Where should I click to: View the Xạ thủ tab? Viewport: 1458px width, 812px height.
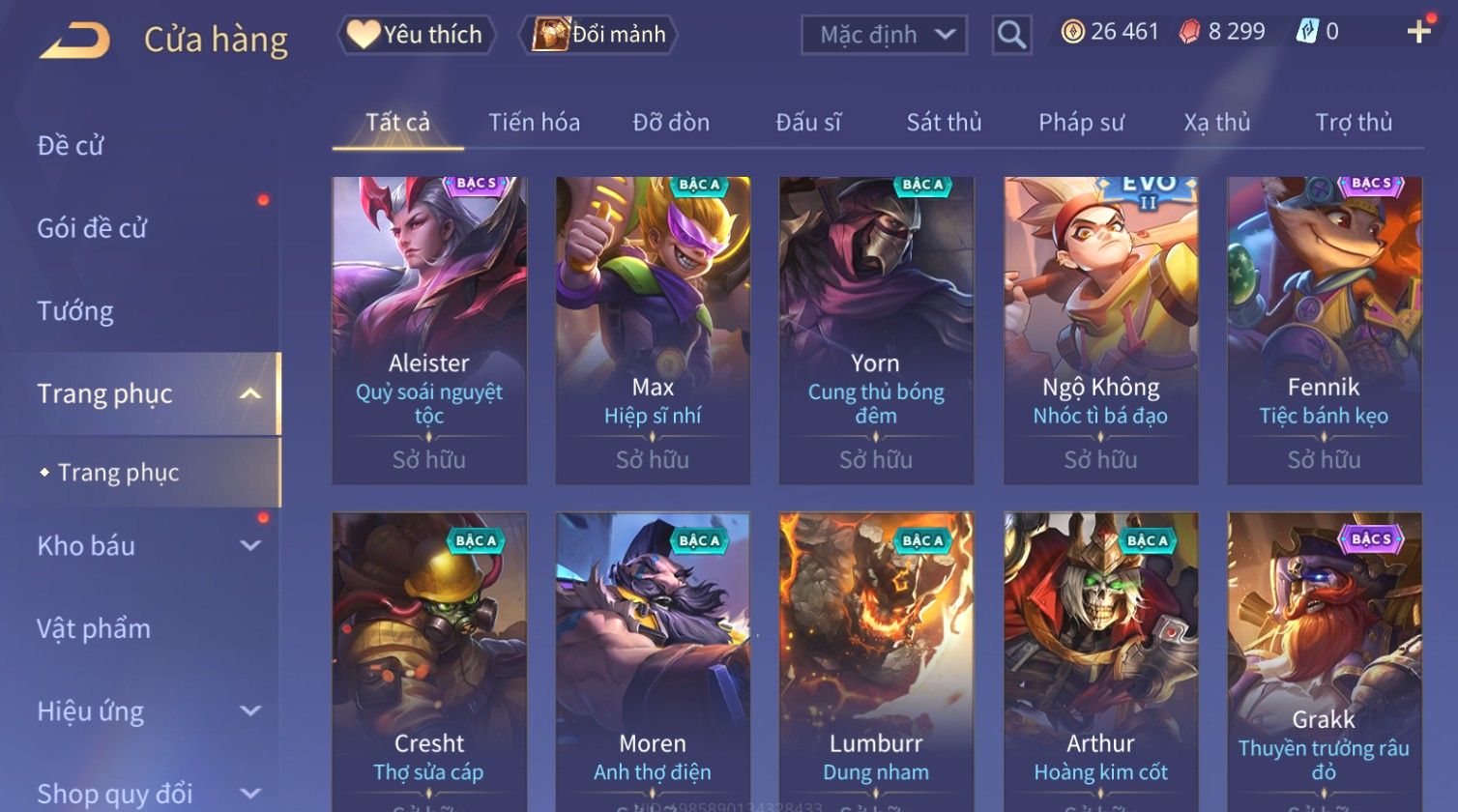1216,123
